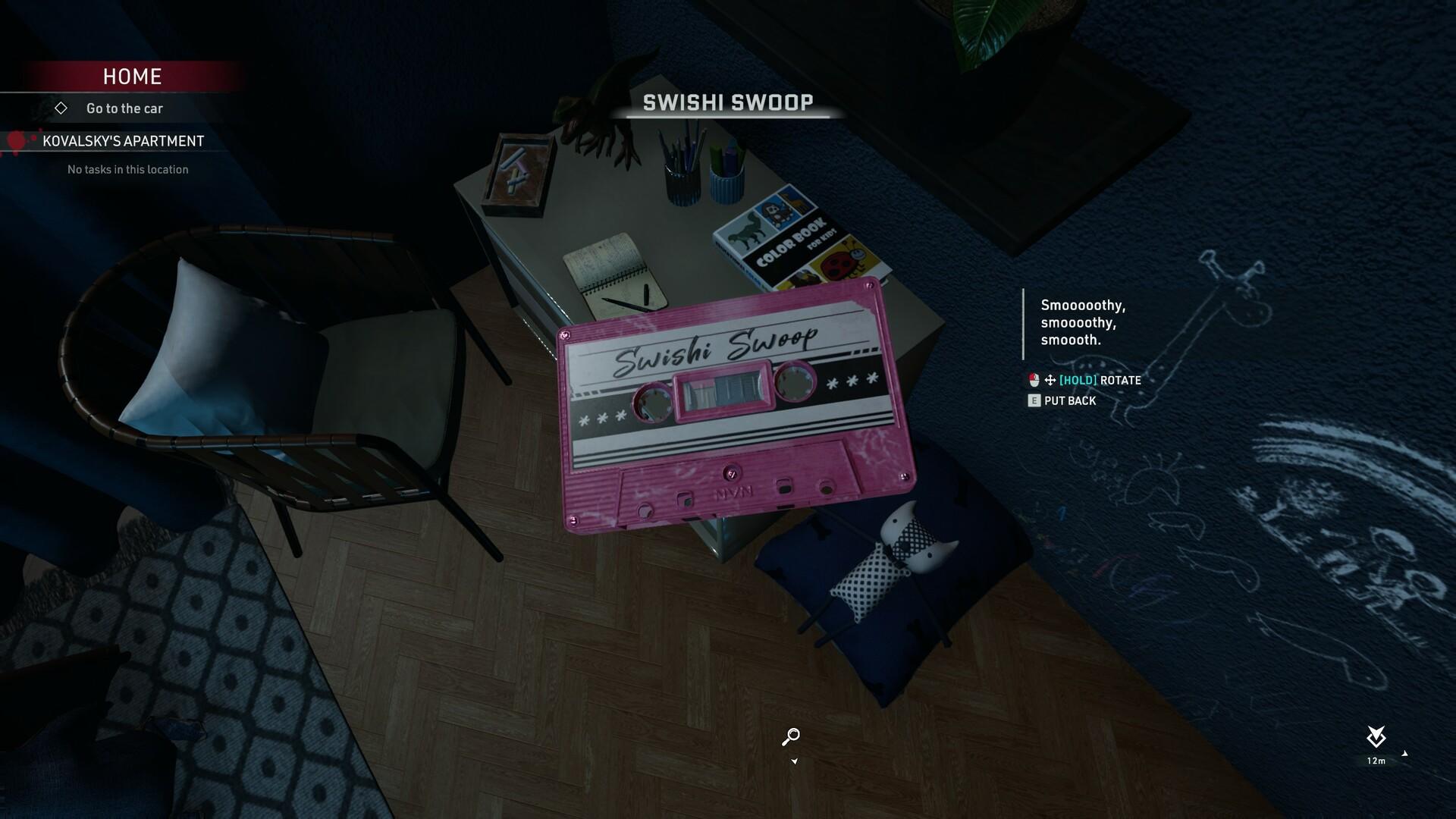
Task: Click PUT BACK to return the cassette
Action: click(1069, 400)
